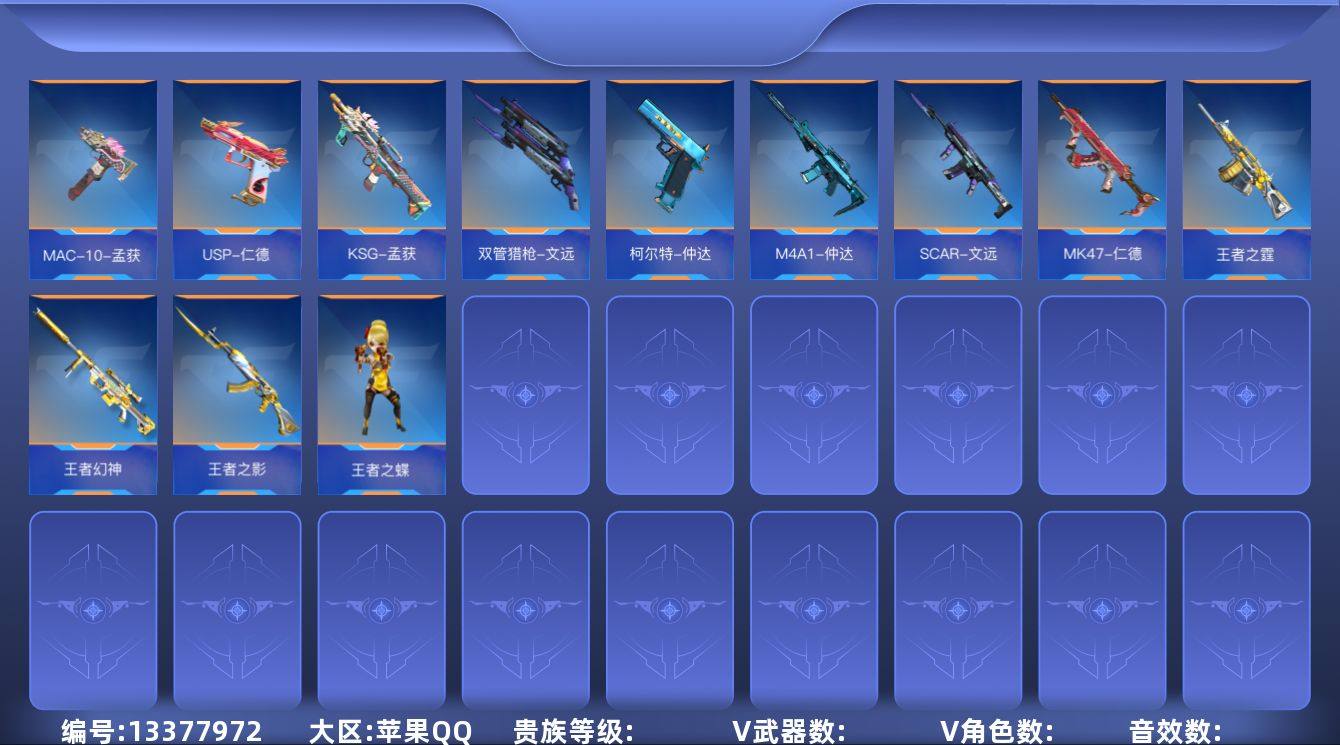Click an empty inventory slot below 王者幻神

coord(92,610)
